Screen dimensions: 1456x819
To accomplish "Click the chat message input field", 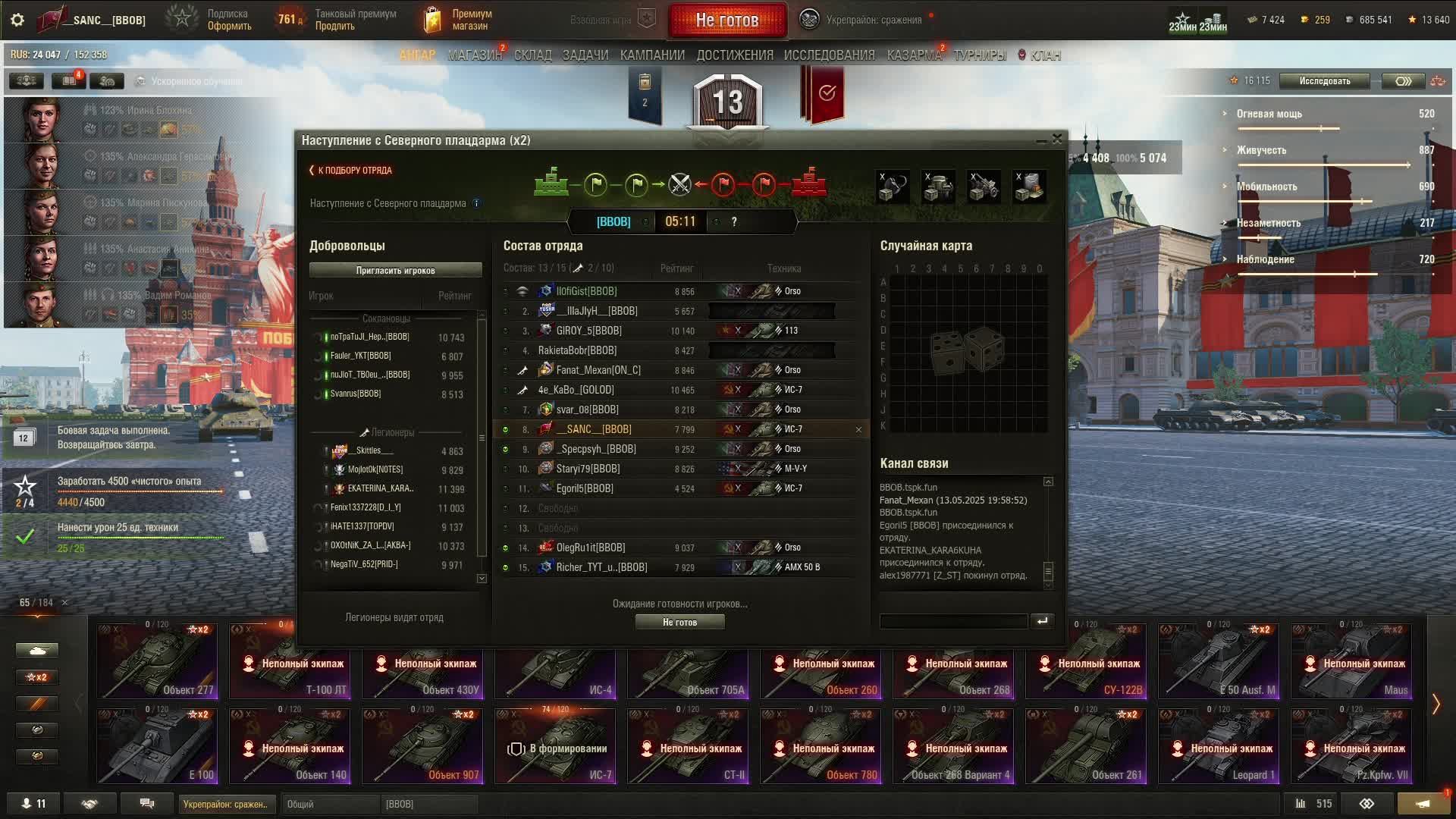I will 953,621.
